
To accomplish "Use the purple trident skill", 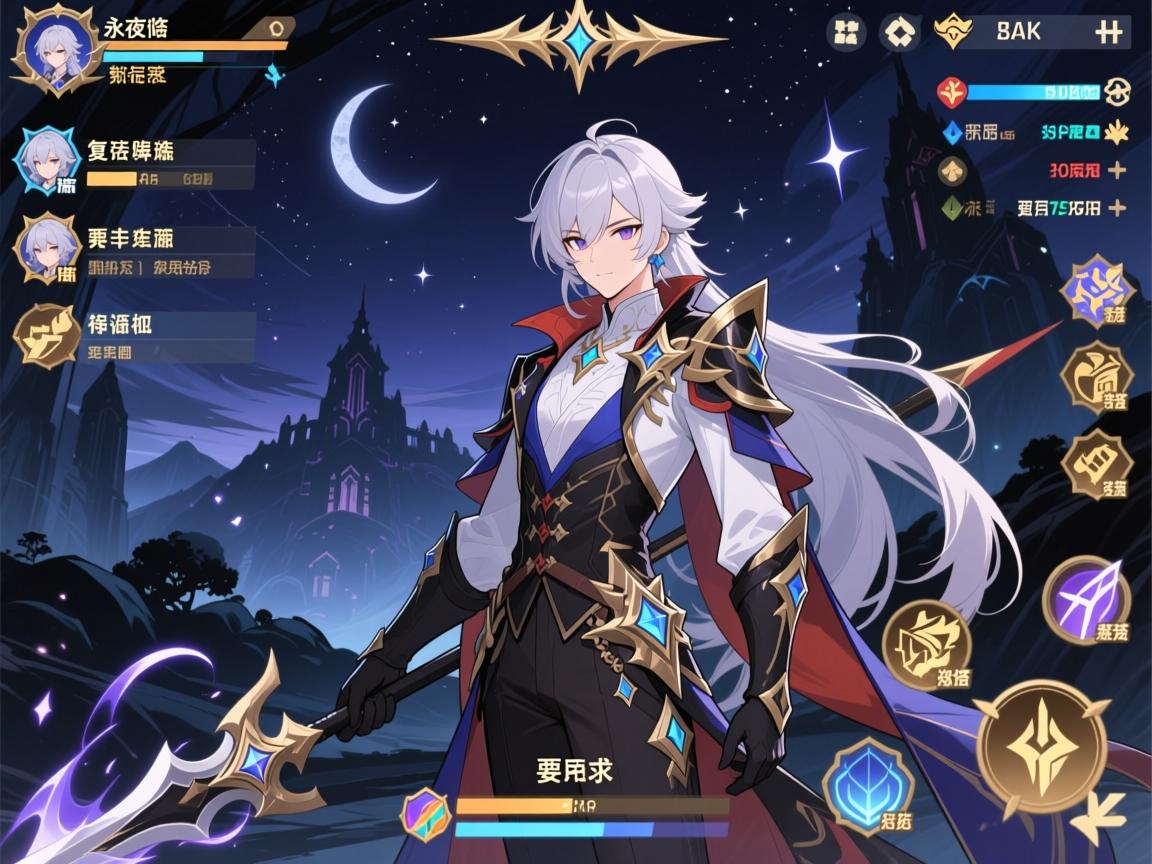I will click(x=1086, y=600).
